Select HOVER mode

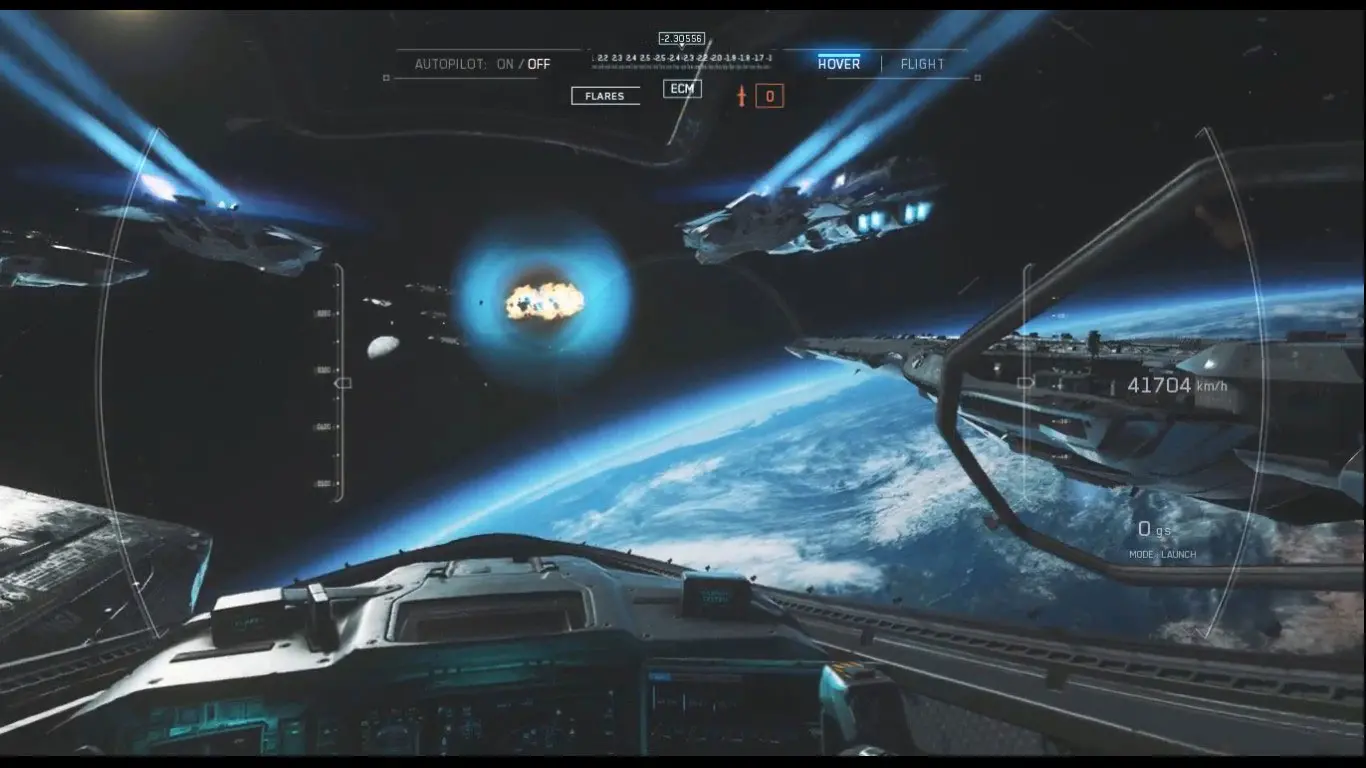838,64
